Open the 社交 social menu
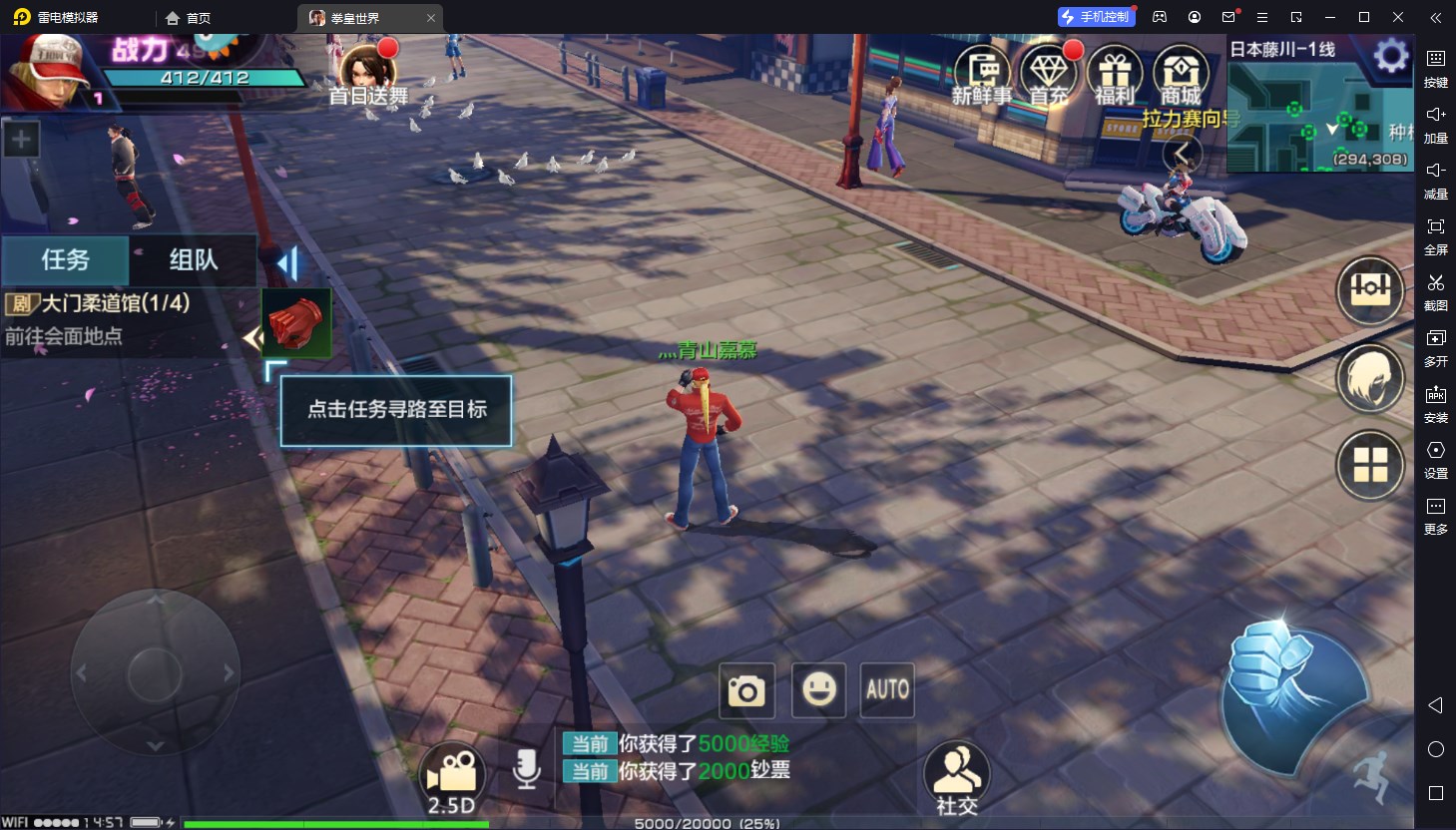The width and height of the screenshot is (1456, 830). pos(957,778)
